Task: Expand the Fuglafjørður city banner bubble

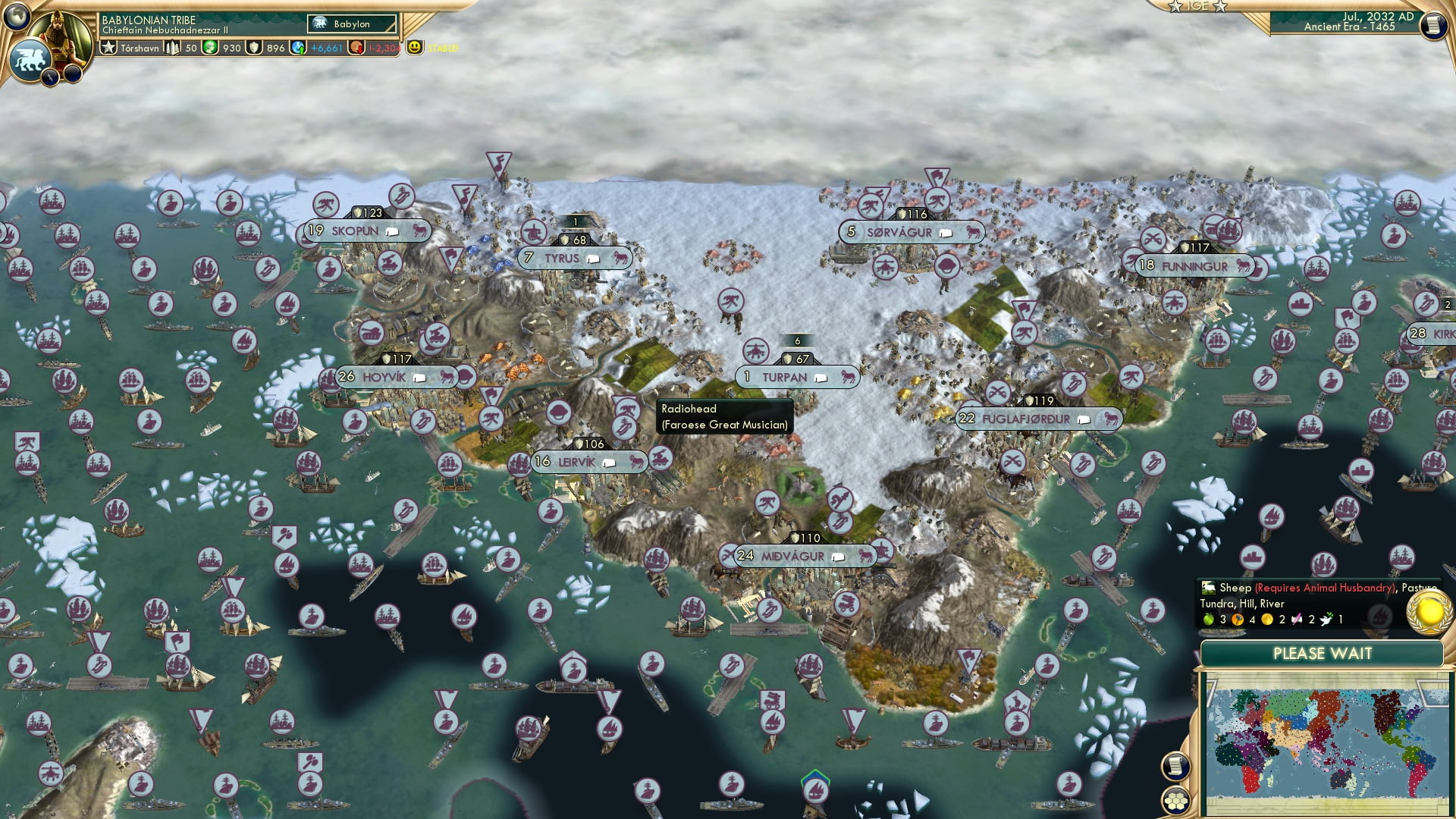Action: [x=1085, y=419]
